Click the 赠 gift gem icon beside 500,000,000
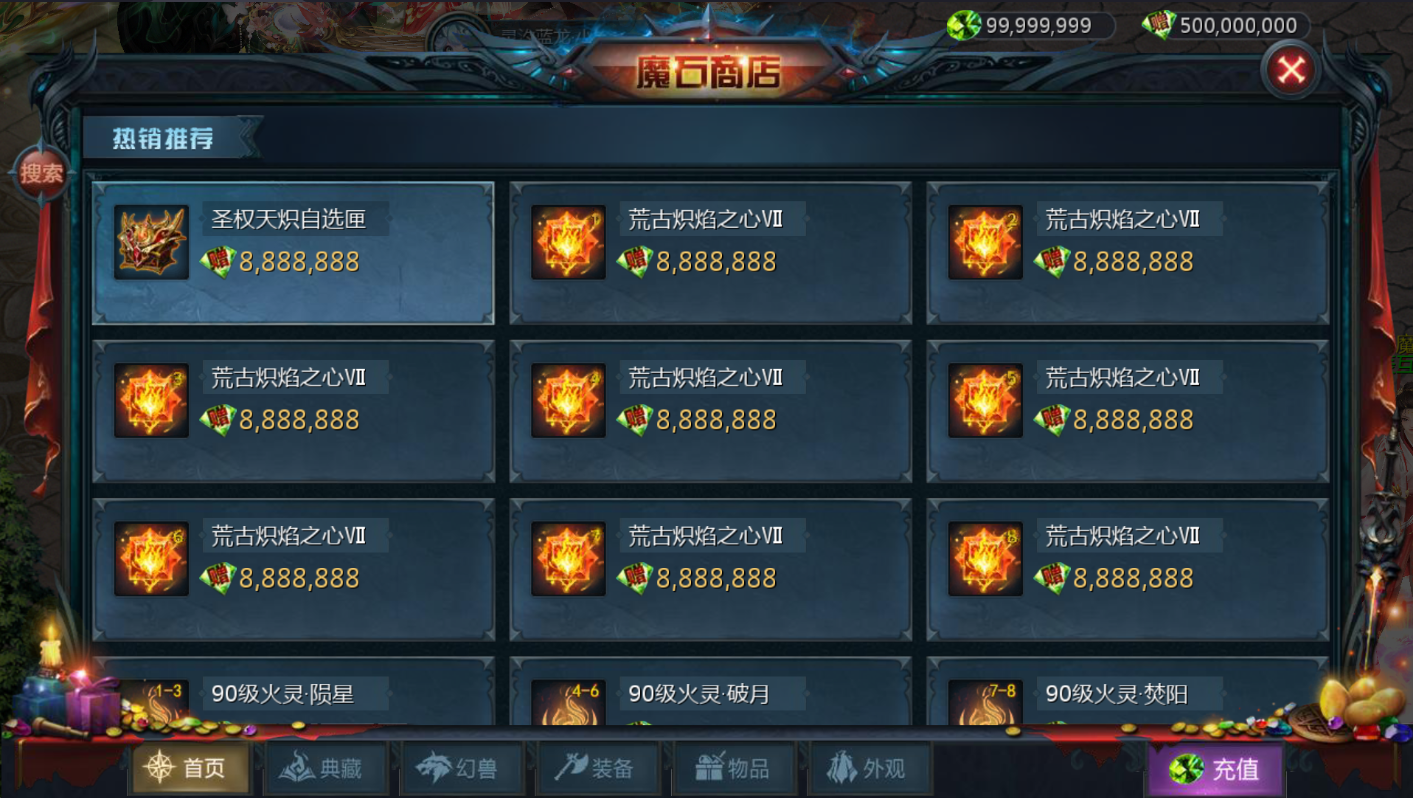 [x=1160, y=26]
